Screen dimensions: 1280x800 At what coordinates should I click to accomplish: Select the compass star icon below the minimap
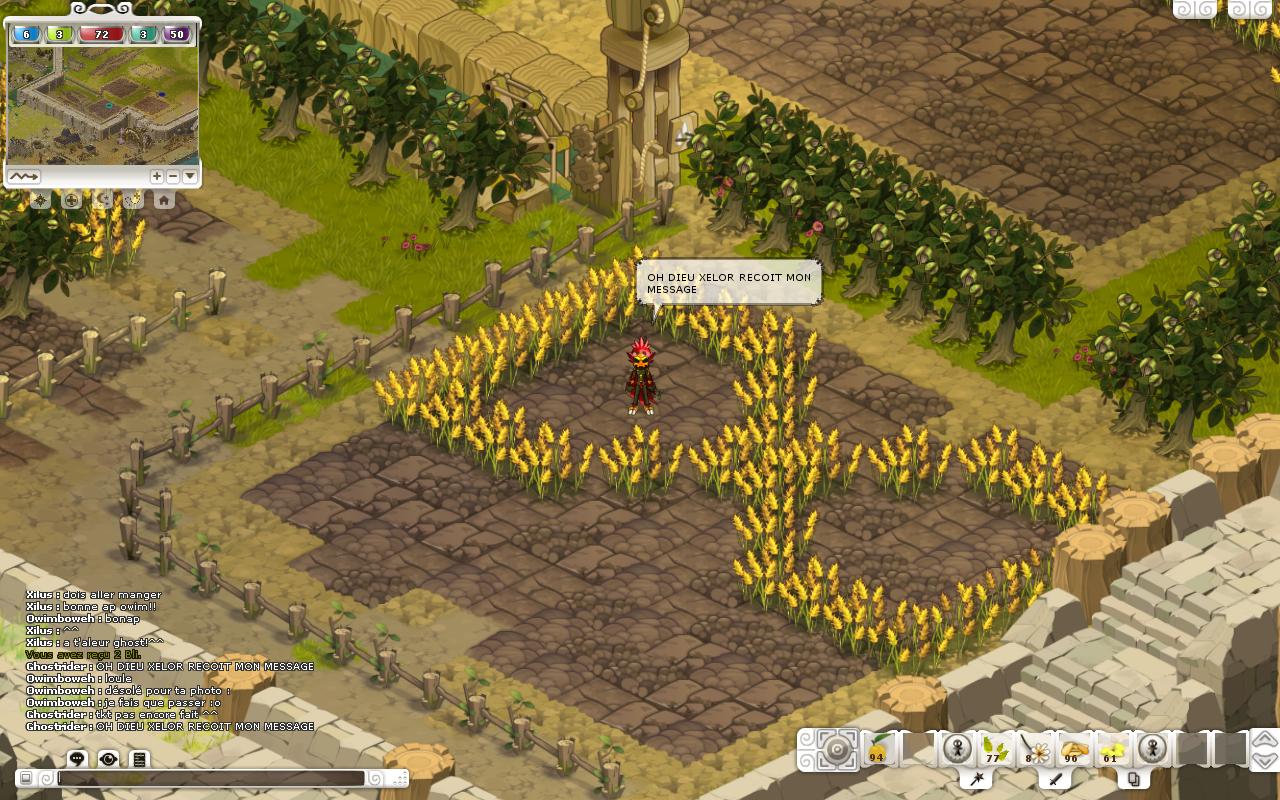pos(41,200)
